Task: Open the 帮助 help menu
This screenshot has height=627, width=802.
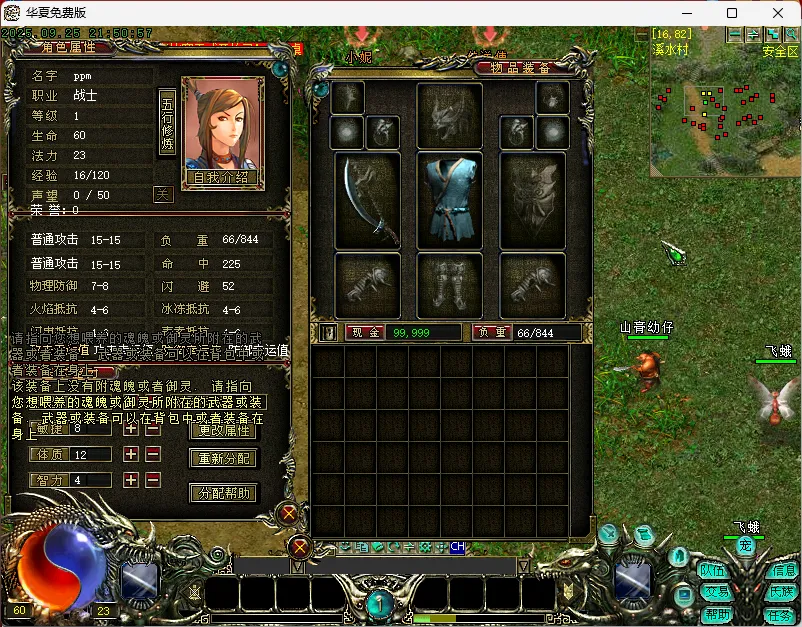Action: point(716,614)
